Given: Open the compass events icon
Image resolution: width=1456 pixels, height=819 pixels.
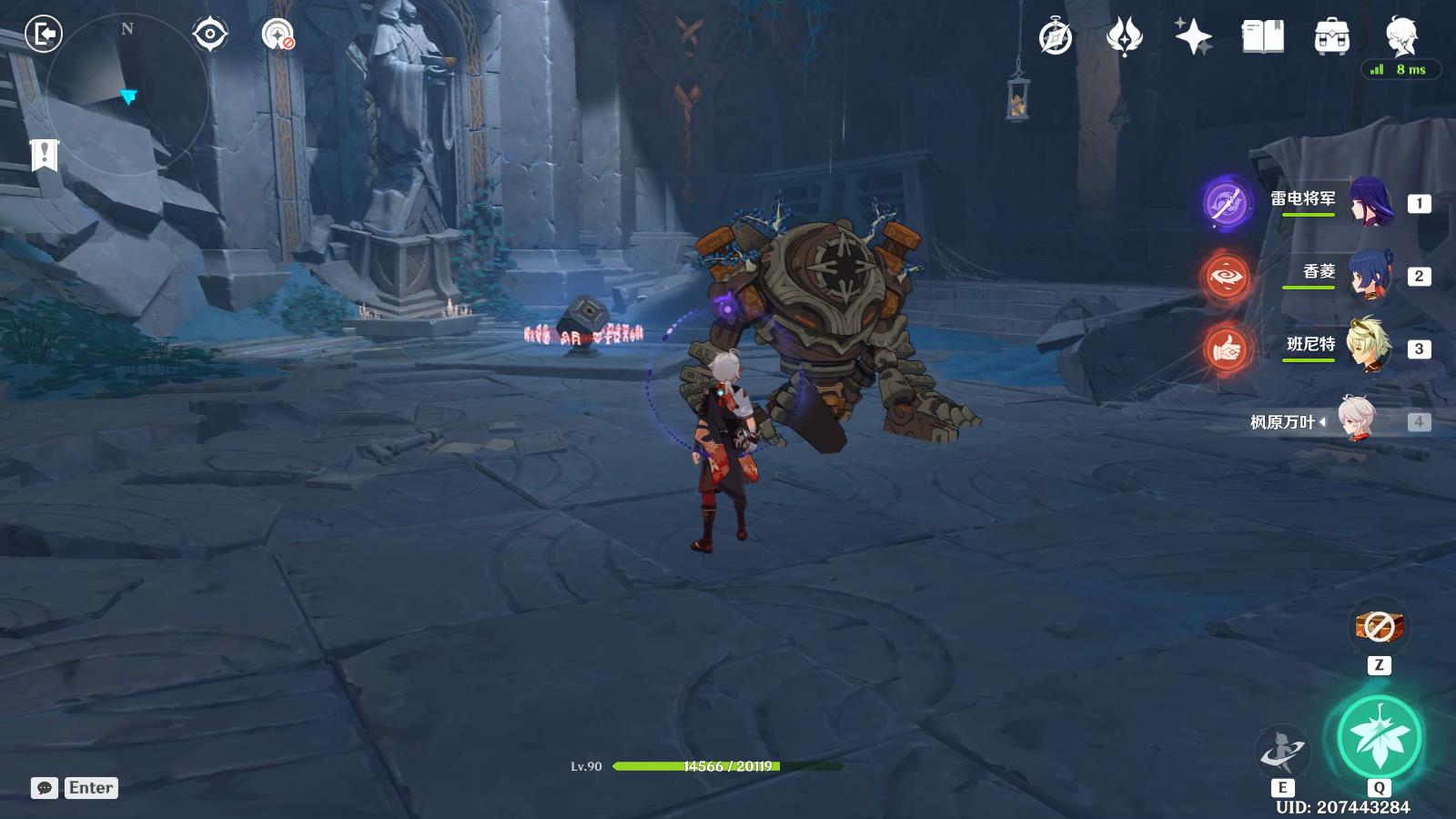Looking at the screenshot, I should tap(1056, 37).
